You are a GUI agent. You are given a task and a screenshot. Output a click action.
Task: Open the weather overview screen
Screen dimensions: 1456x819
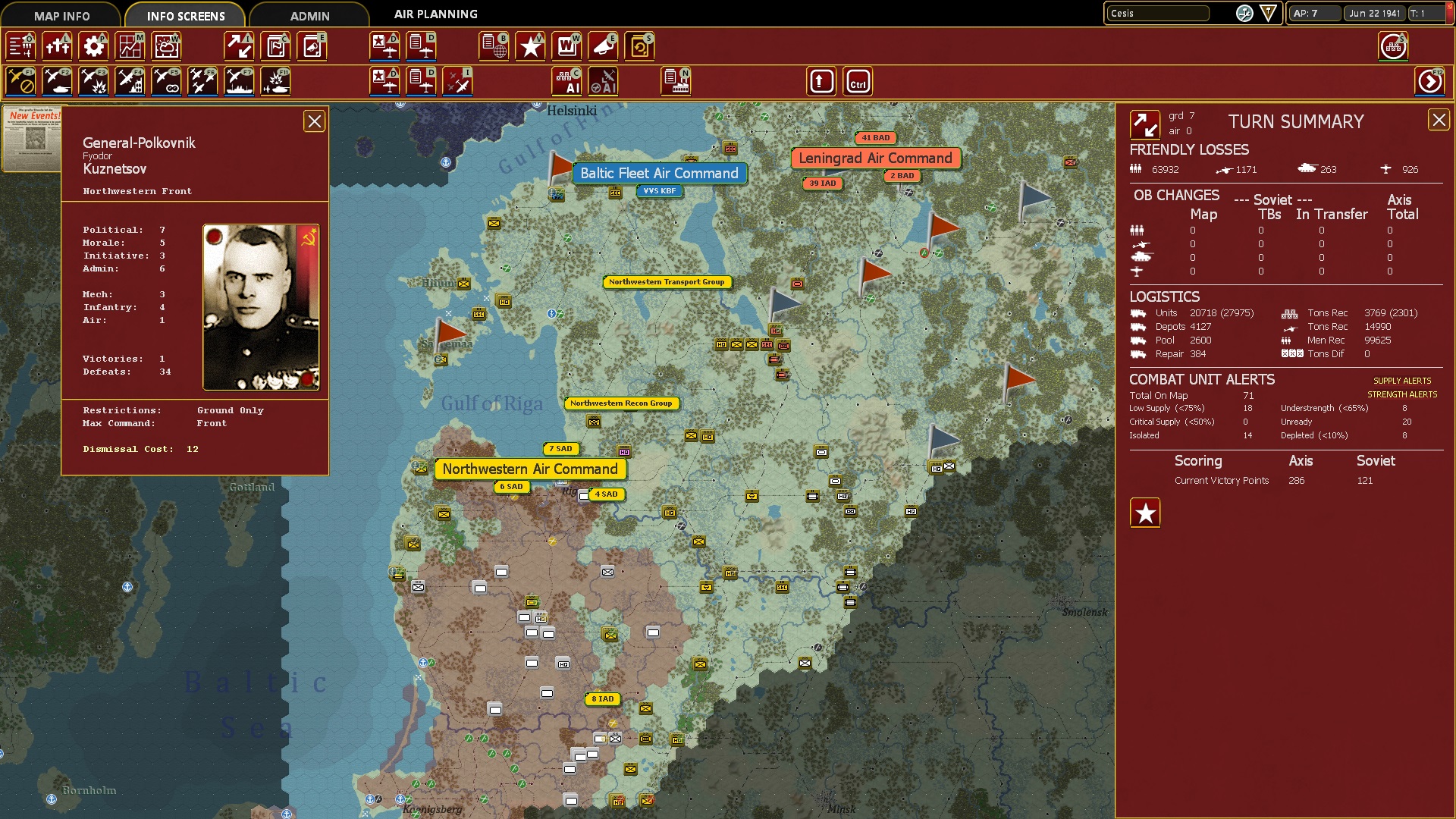[x=166, y=45]
